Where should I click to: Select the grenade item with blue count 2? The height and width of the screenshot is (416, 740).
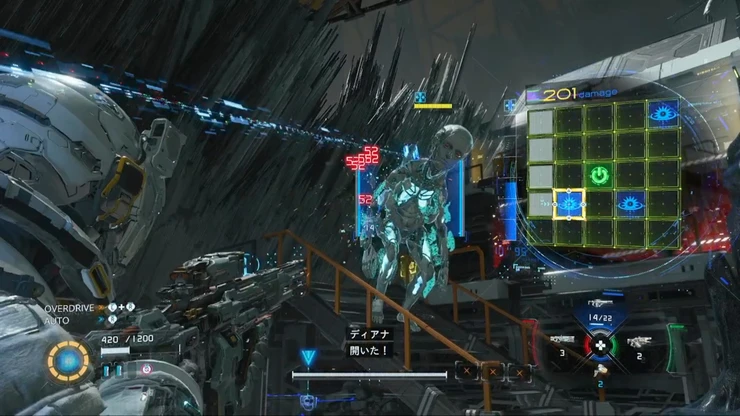pos(601,375)
